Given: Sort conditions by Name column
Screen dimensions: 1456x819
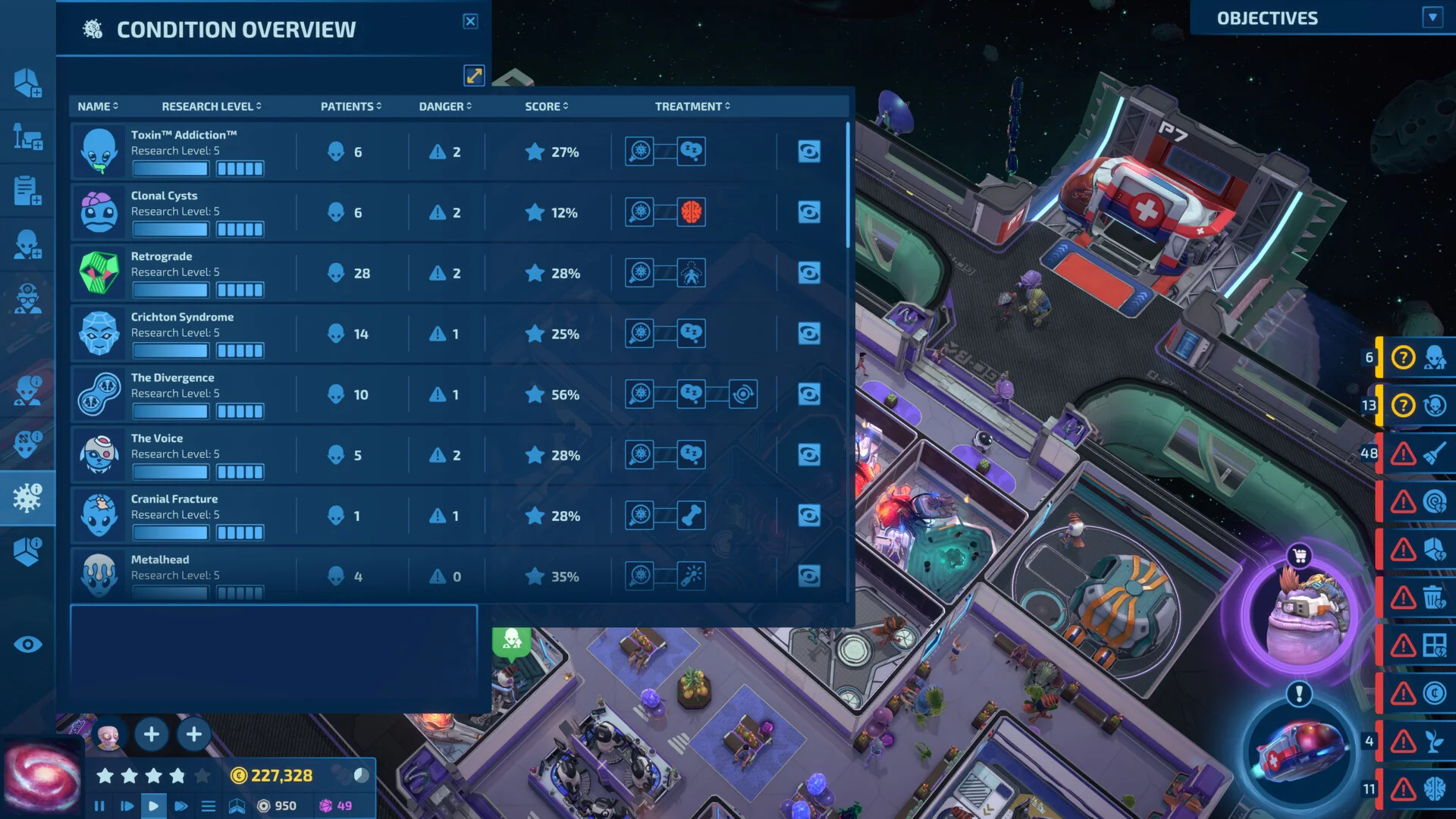Looking at the screenshot, I should point(98,106).
